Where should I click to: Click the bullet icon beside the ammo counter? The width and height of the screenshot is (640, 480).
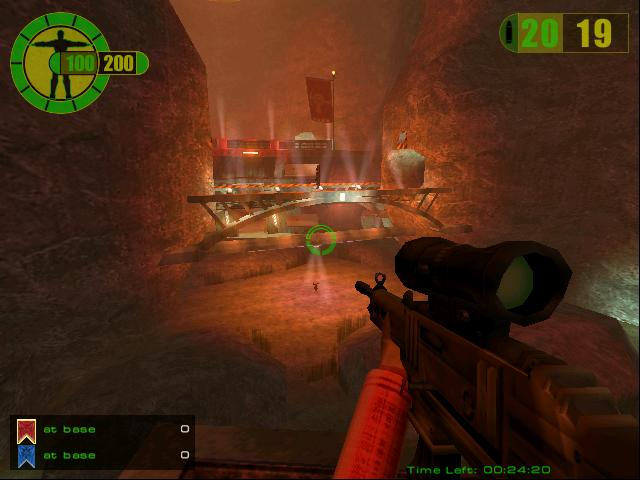click(x=510, y=33)
